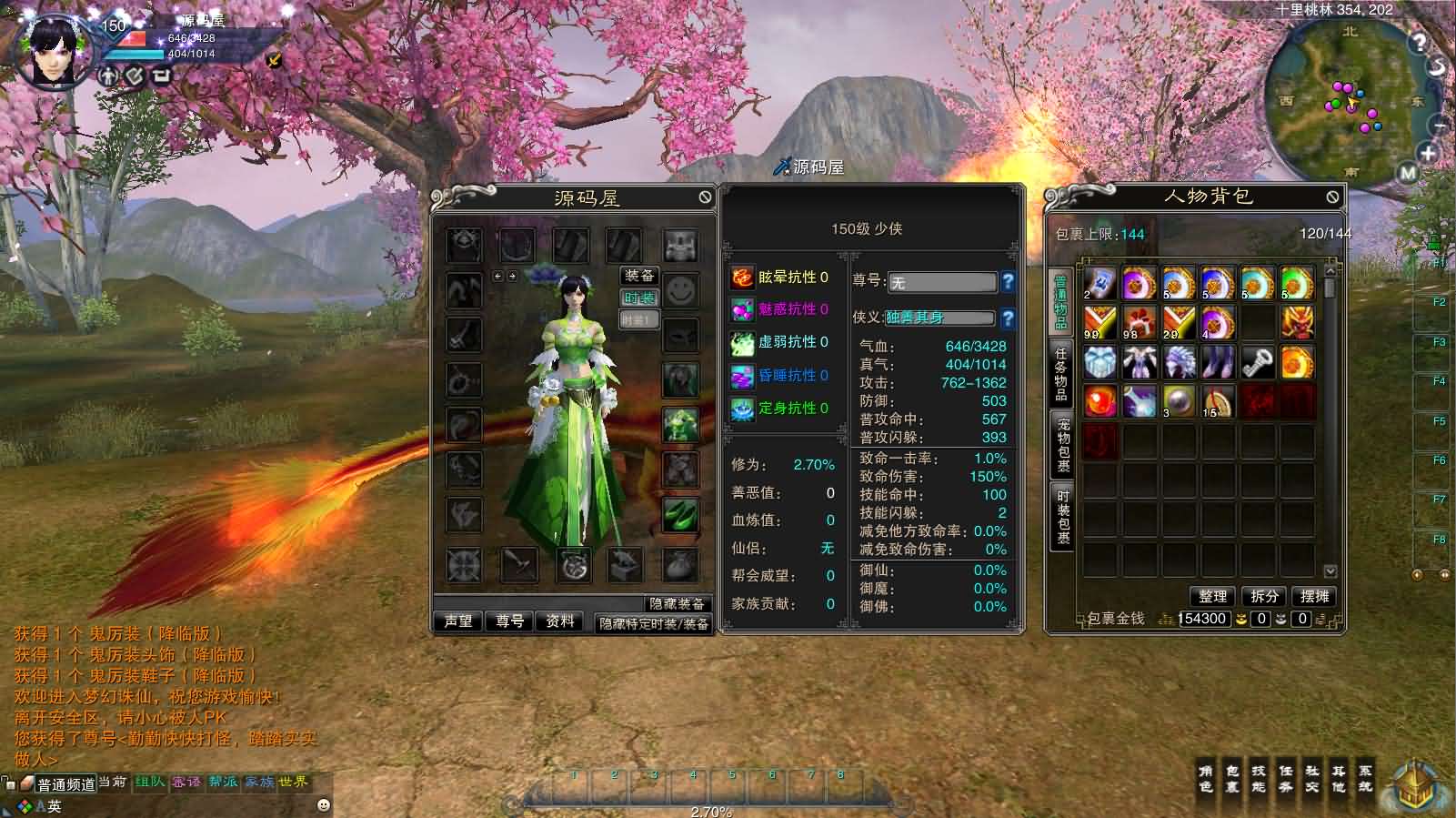
Task: Click the backpack scrollbar up arrow
Action: click(1330, 269)
